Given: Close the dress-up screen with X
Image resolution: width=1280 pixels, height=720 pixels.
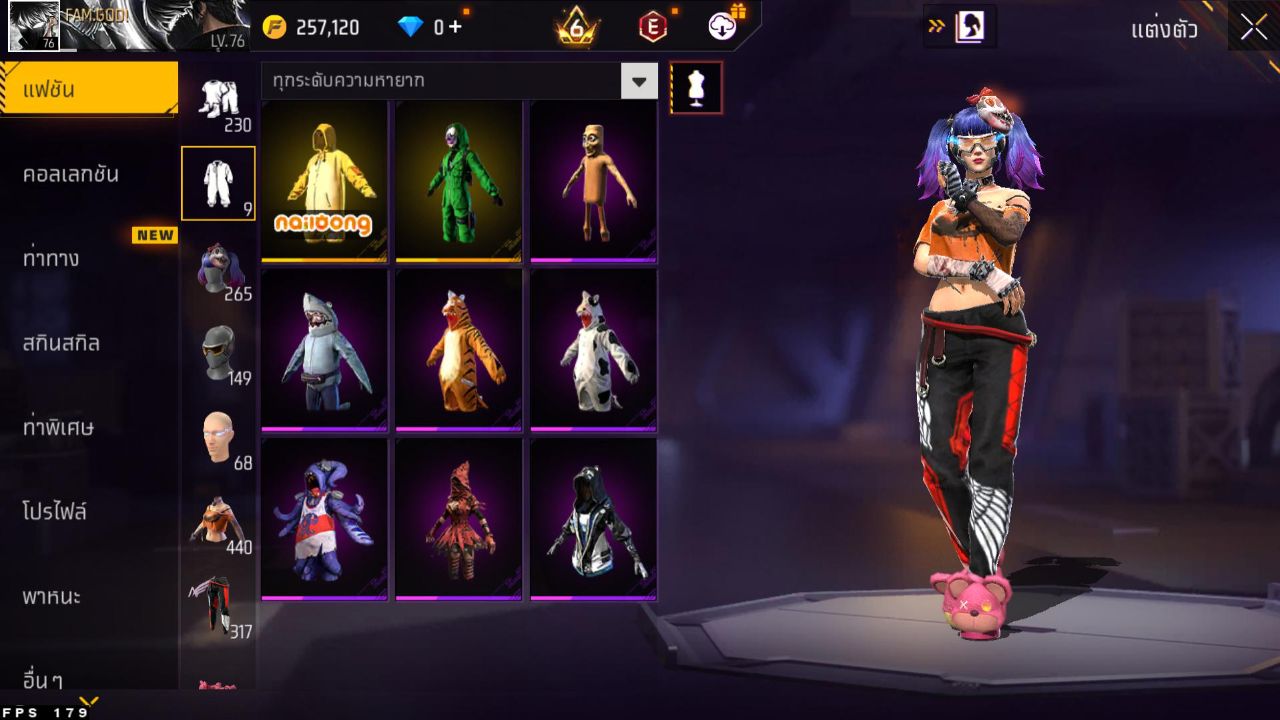Looking at the screenshot, I should [x=1253, y=28].
